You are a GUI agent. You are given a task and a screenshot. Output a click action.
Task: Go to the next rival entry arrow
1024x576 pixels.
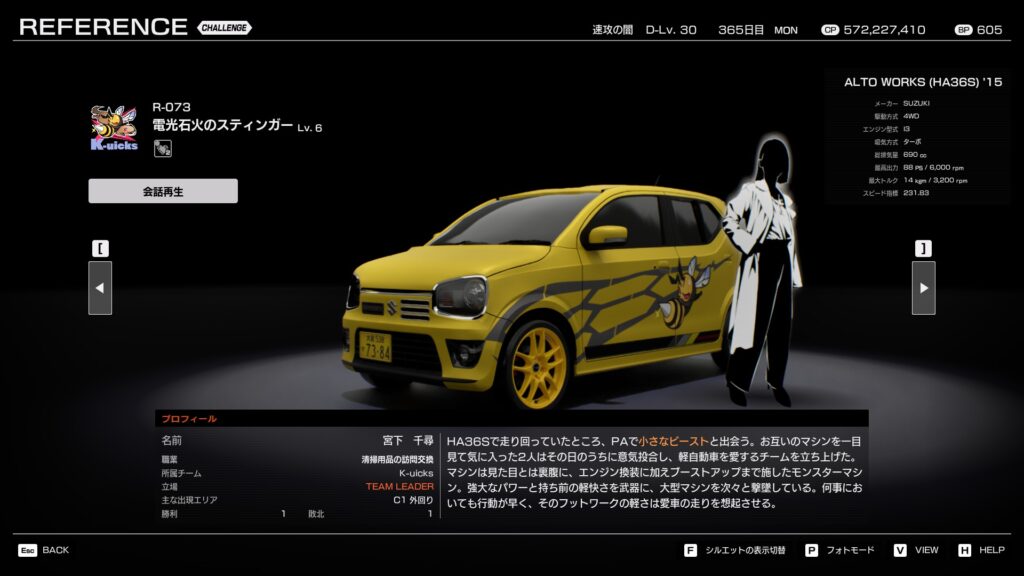(x=923, y=288)
